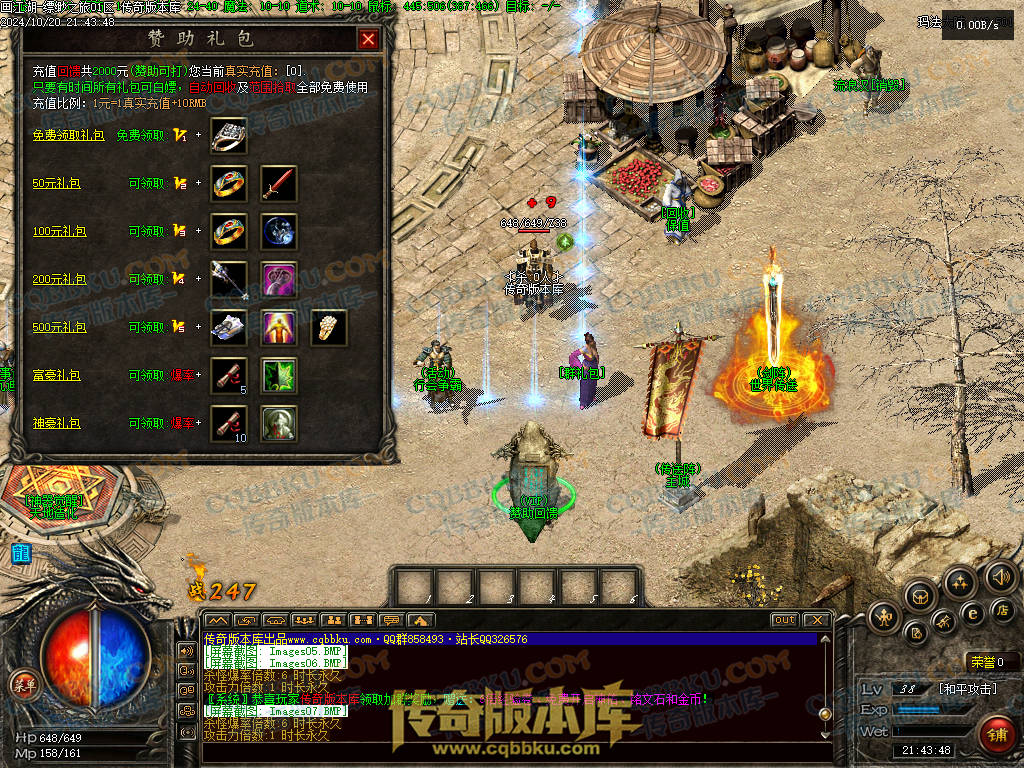The image size is (1024, 768).
Task: Open the 店 shop round button
Action: coord(1003,609)
